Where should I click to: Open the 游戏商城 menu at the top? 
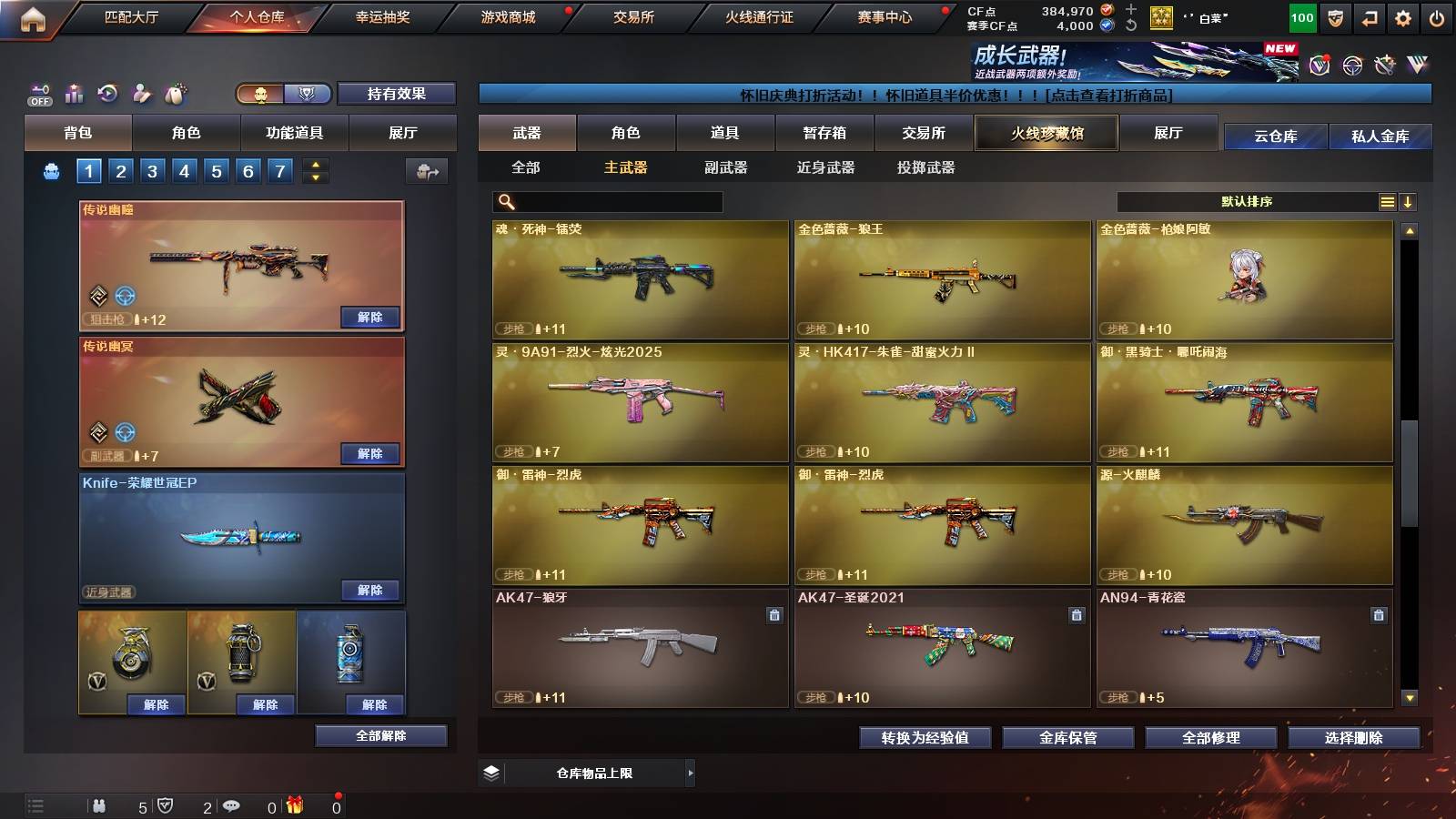(507, 15)
